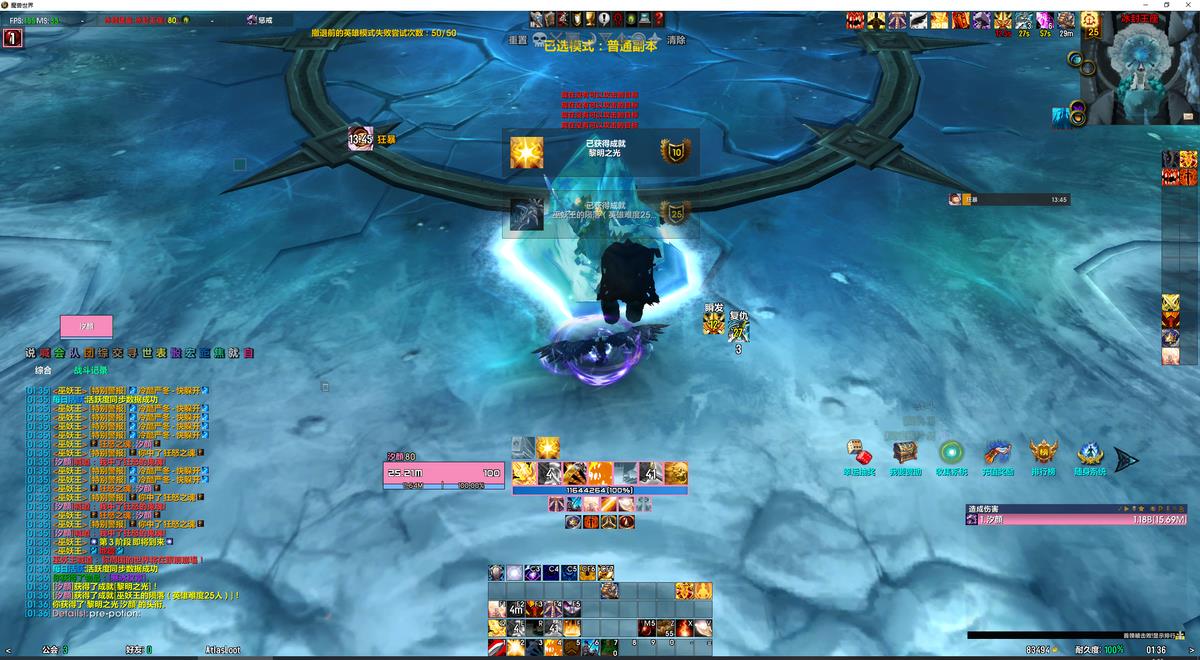1200x660 pixels.
Task: Open the 我要赞助 treasure chest icon
Action: point(905,453)
